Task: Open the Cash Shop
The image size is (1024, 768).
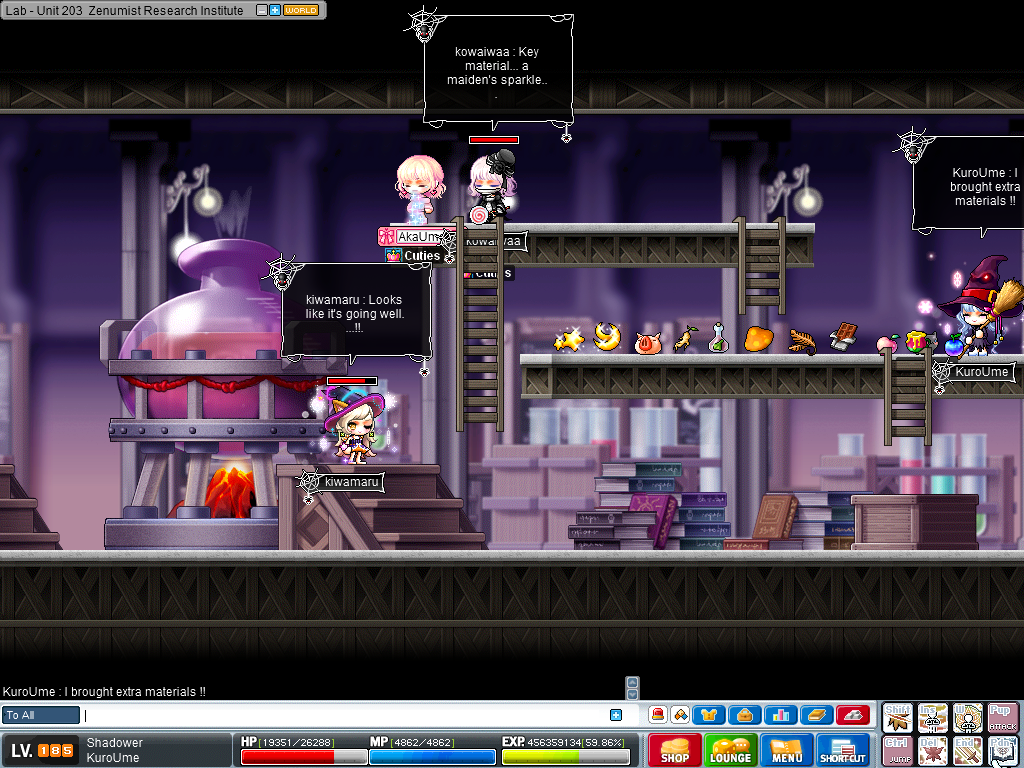Action: tap(675, 750)
